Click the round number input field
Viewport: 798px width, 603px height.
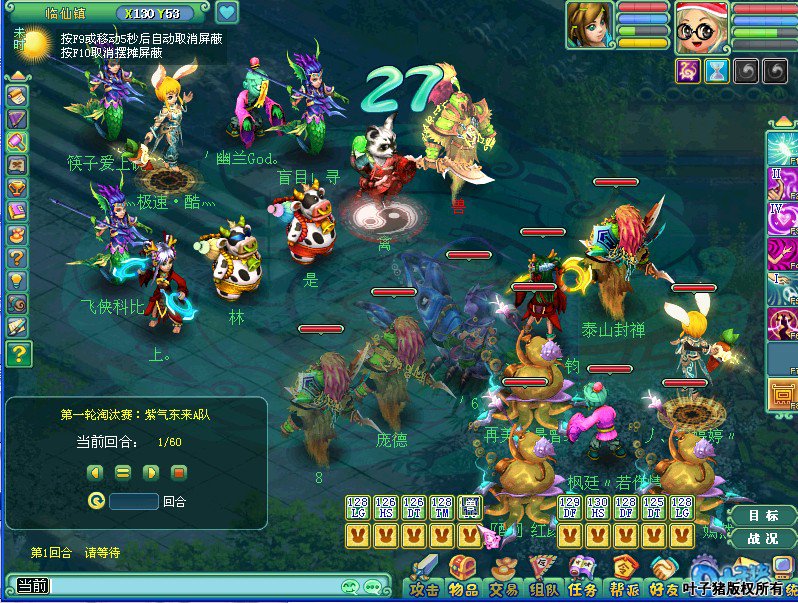(x=134, y=501)
